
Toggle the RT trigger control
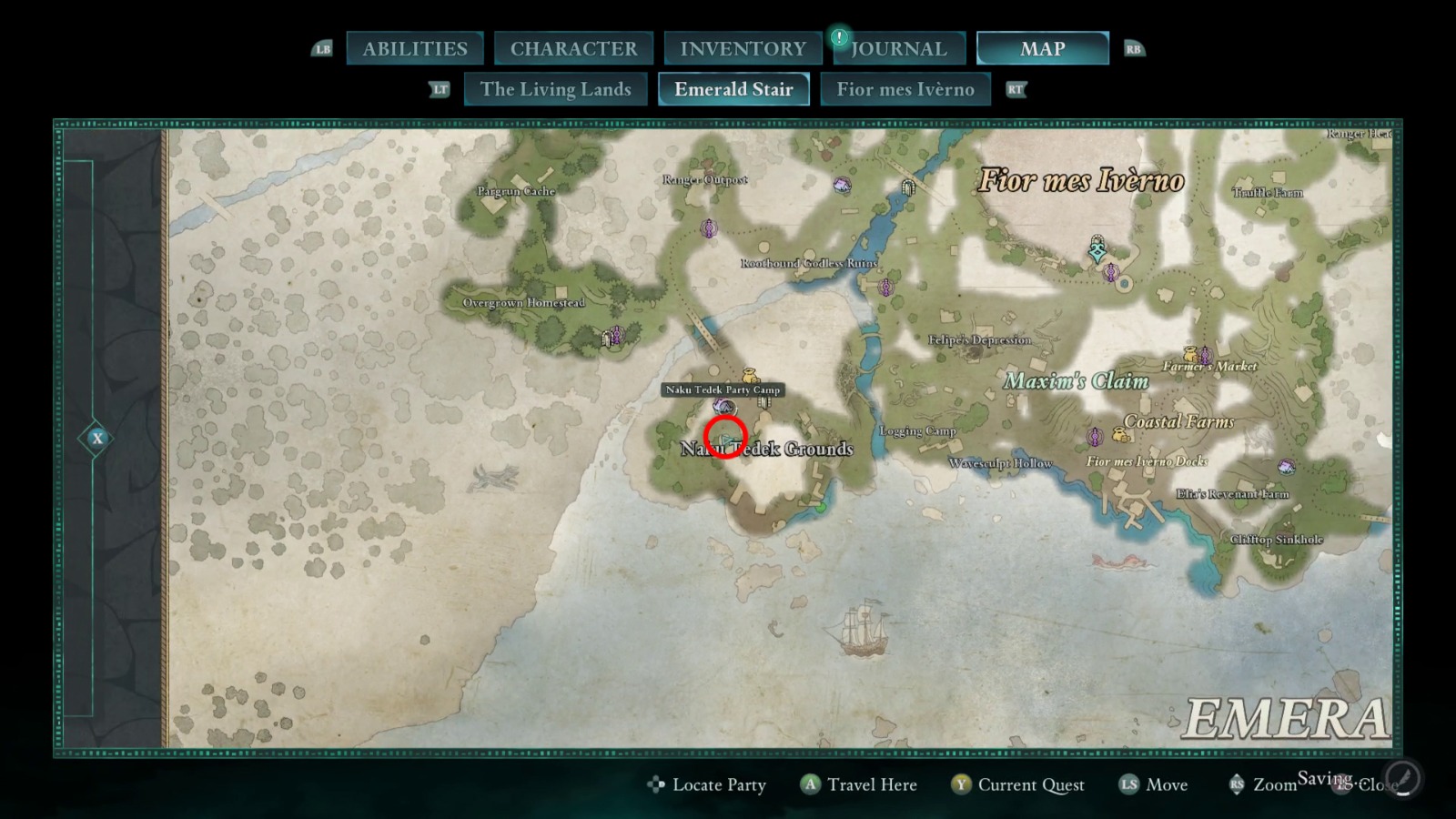(x=1016, y=90)
